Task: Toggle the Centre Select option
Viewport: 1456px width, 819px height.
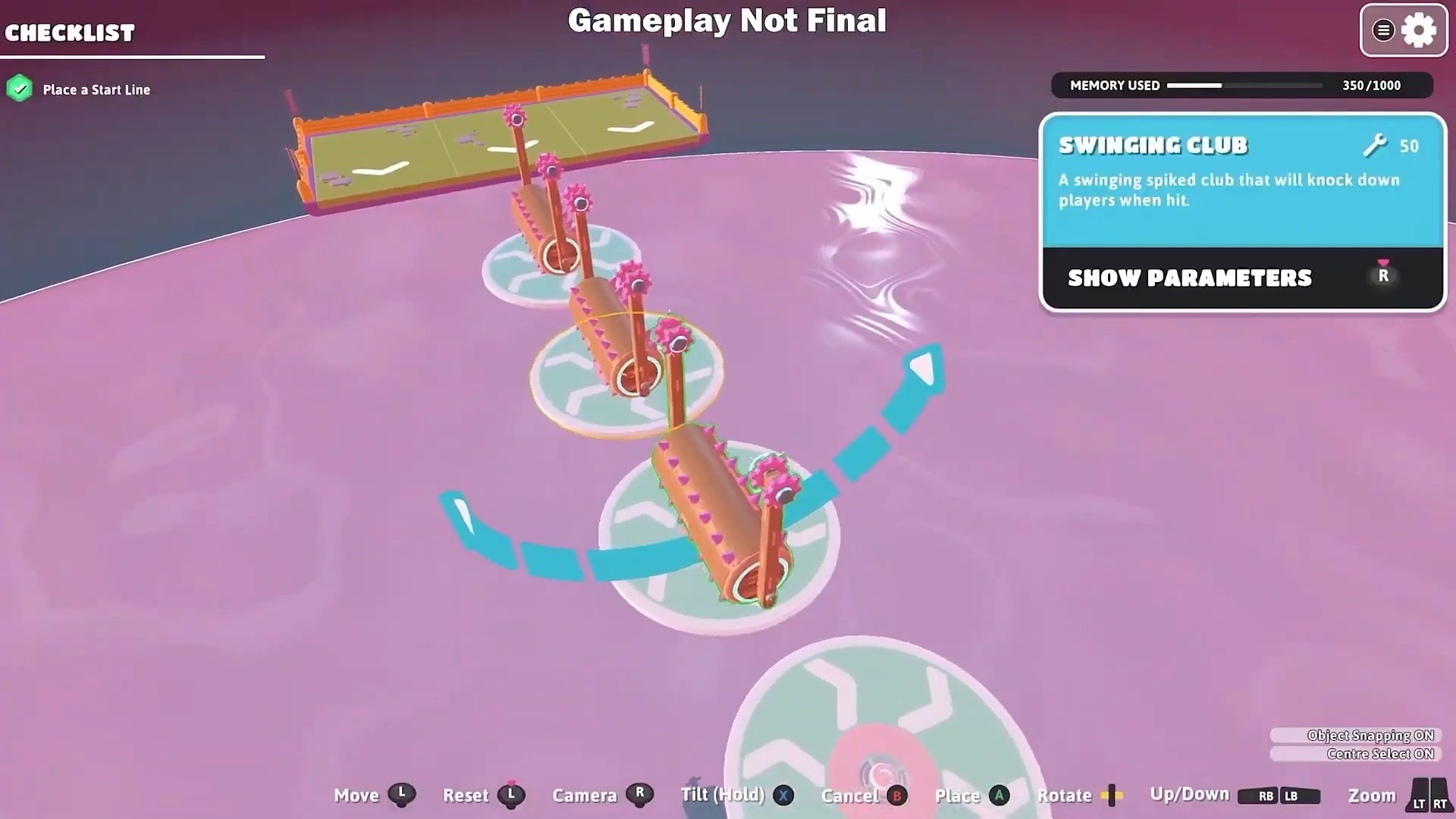Action: click(x=1357, y=754)
